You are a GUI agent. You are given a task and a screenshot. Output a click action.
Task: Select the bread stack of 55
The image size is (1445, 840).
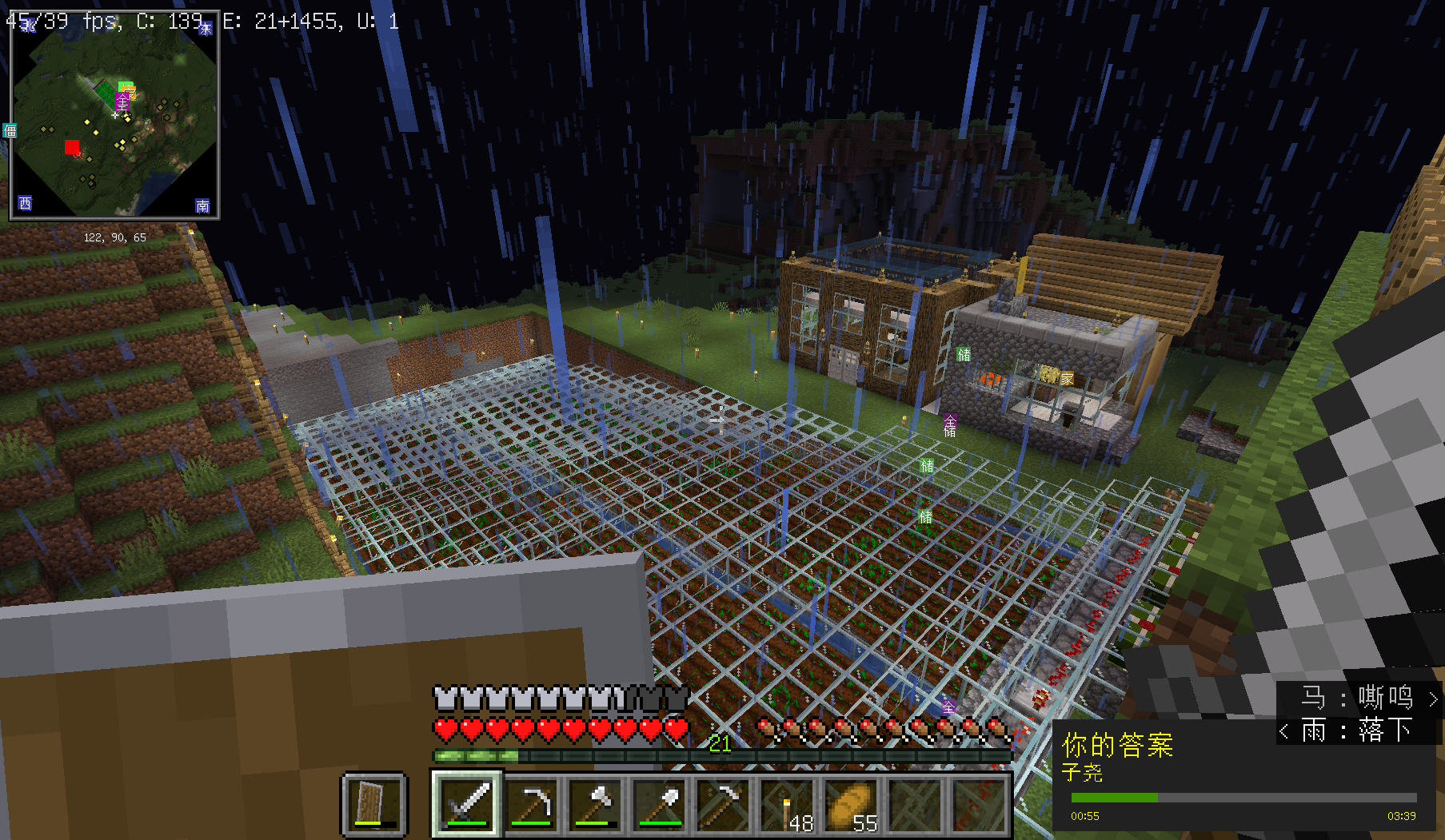pos(853,804)
